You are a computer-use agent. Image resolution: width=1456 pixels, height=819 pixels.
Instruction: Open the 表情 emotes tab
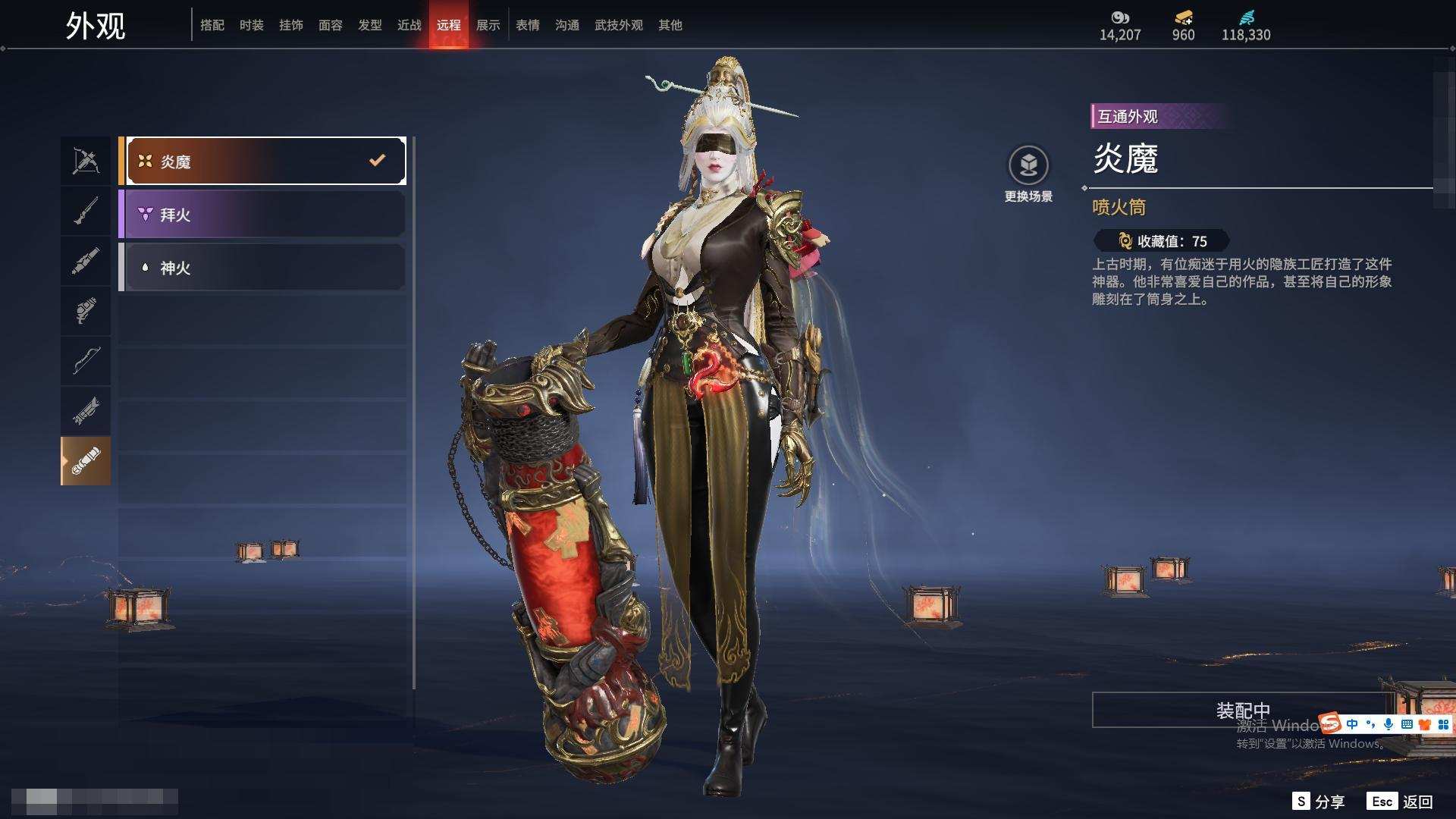(x=528, y=25)
